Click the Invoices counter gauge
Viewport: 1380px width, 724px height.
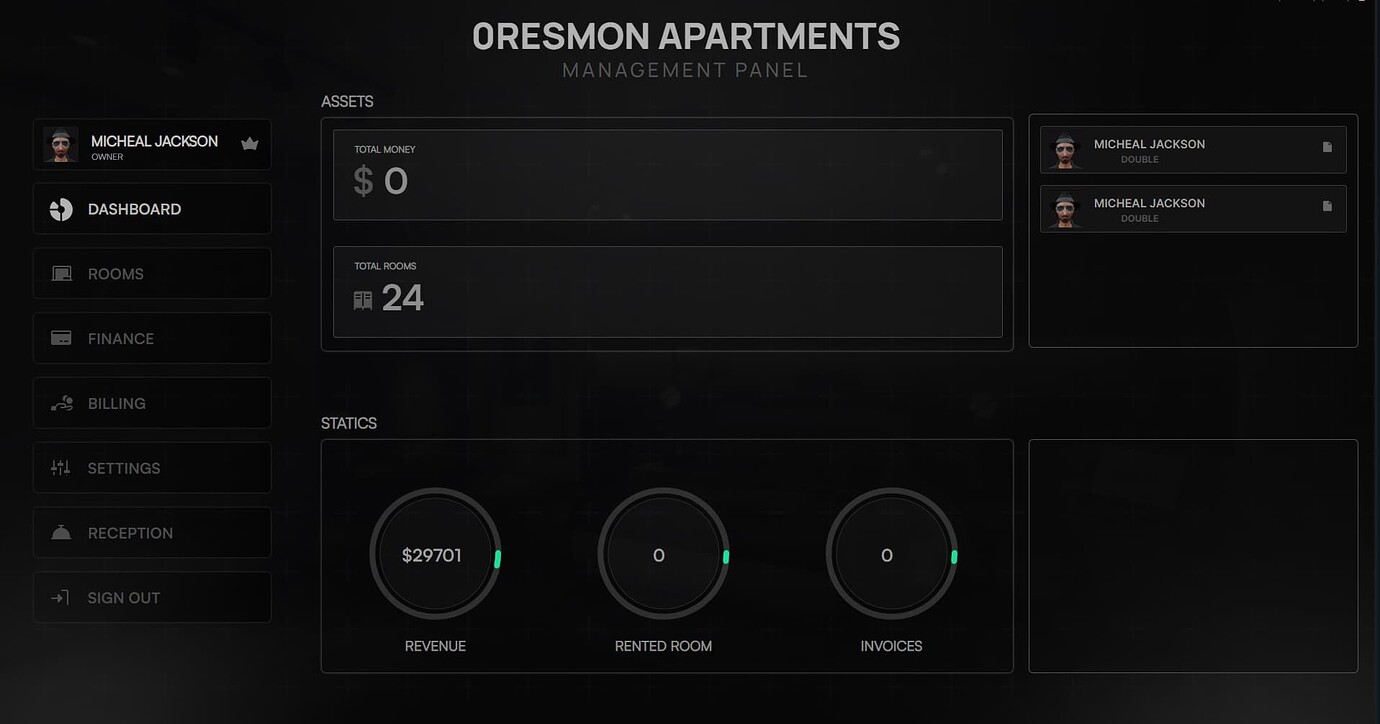[x=889, y=553]
